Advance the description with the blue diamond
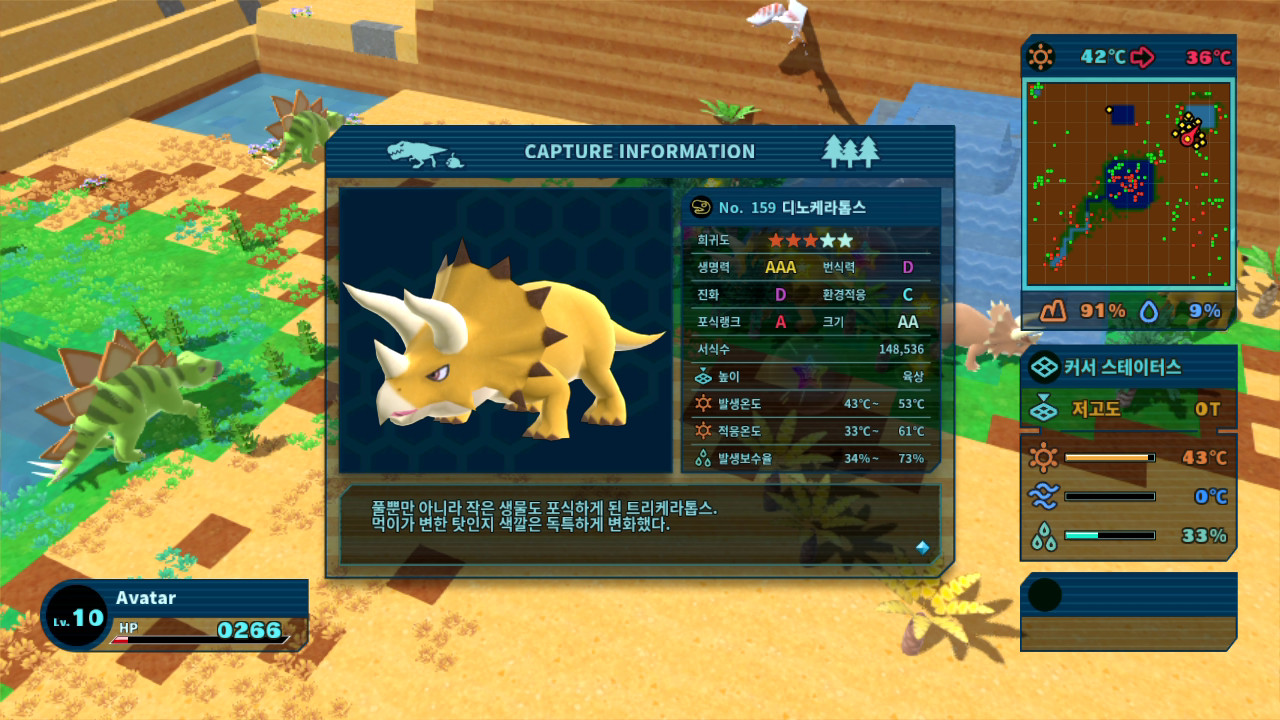 click(922, 547)
